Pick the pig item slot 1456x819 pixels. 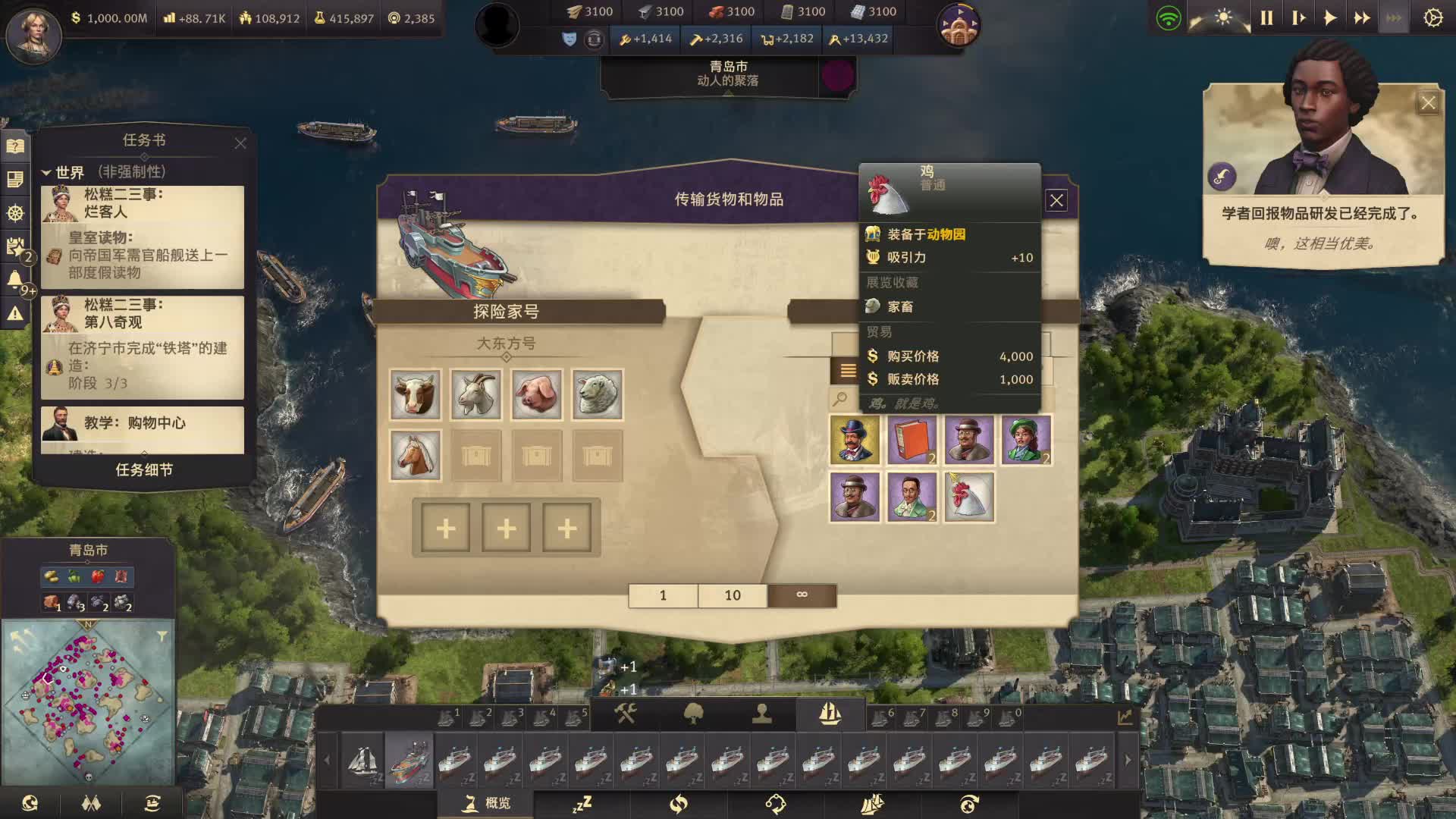tap(536, 394)
